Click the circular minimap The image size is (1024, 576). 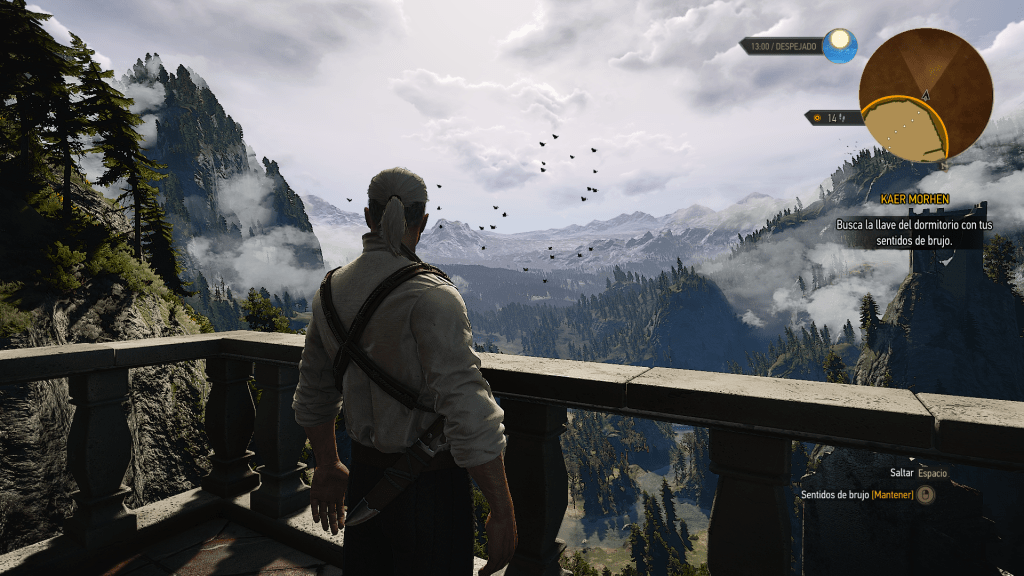tap(925, 94)
